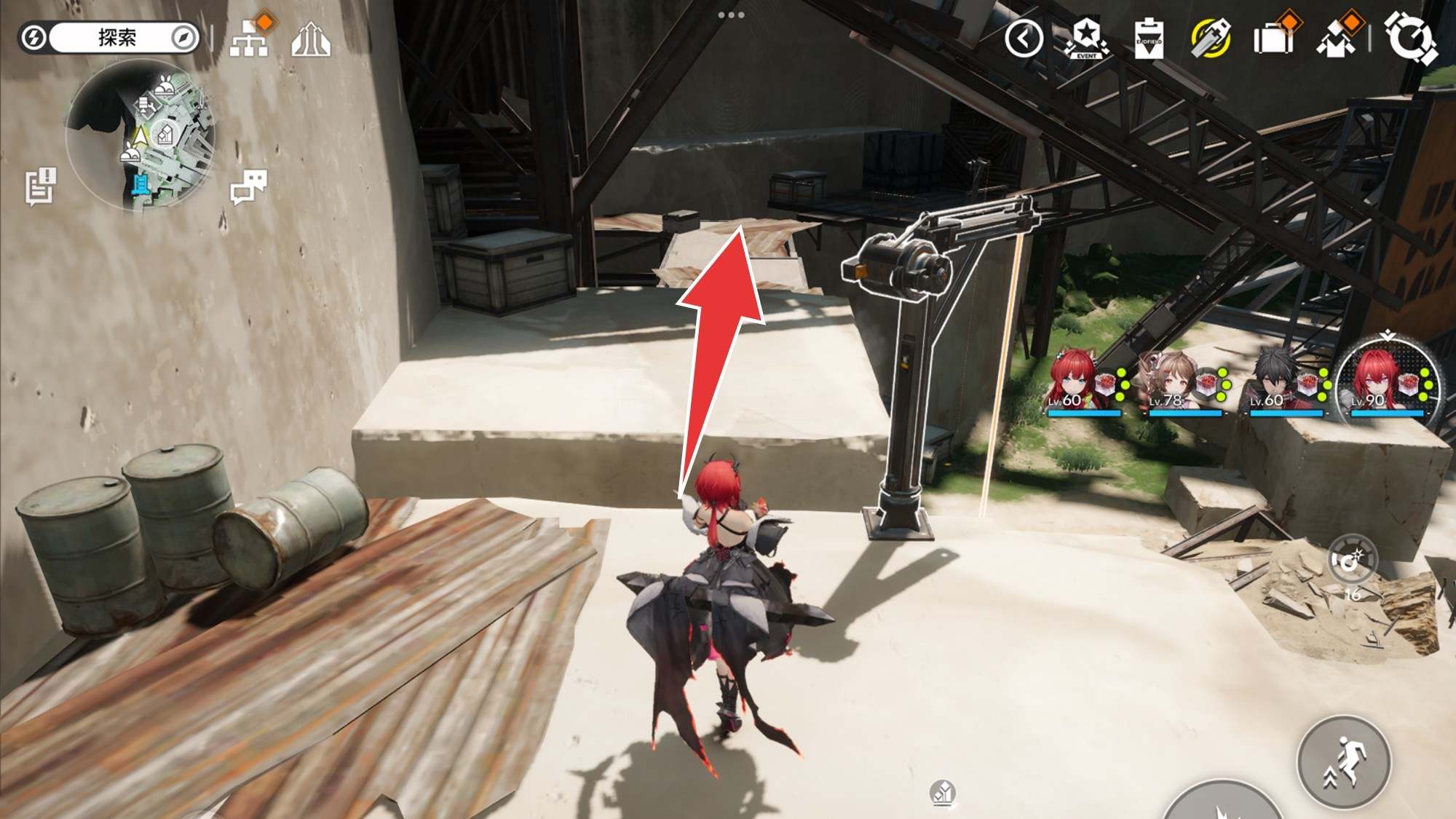The image size is (1456, 819).
Task: Open the yellow-ringed weapon icon
Action: [1211, 38]
